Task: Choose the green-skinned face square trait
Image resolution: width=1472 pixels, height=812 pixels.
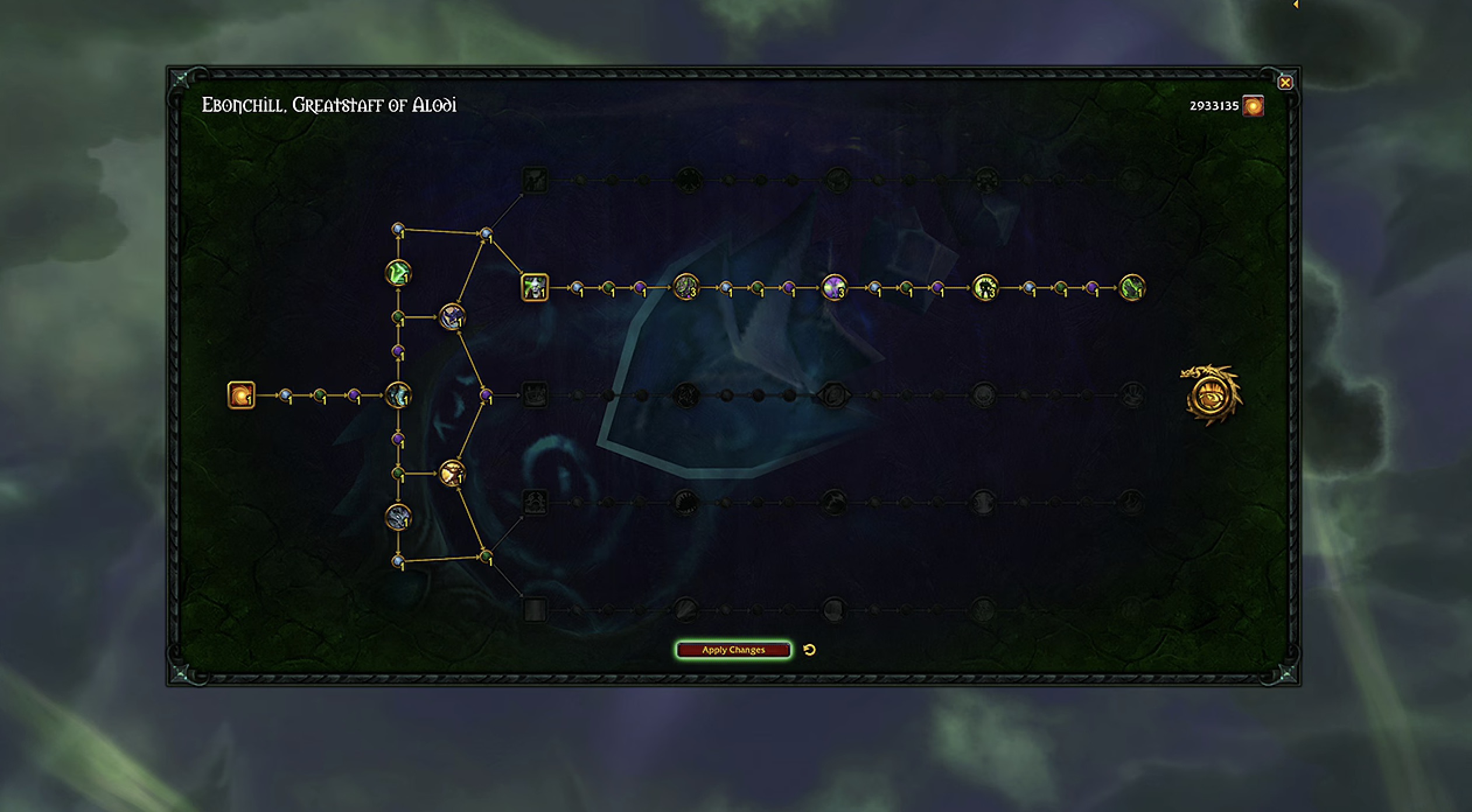Action: point(534,288)
